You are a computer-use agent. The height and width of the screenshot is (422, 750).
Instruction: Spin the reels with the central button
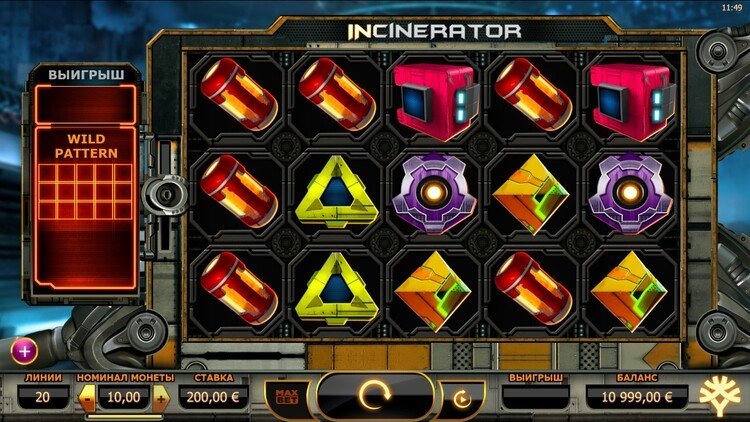(374, 397)
